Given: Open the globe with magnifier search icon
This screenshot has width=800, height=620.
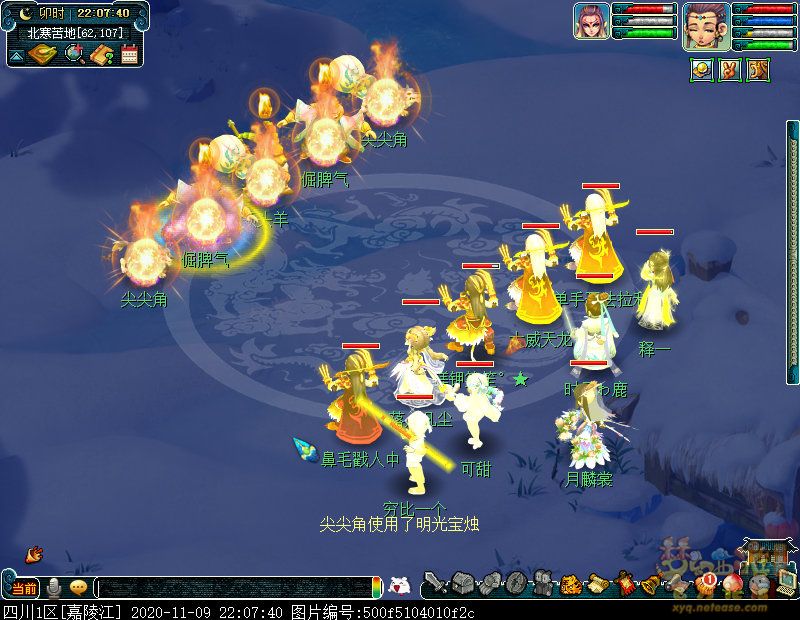Looking at the screenshot, I should [74, 54].
